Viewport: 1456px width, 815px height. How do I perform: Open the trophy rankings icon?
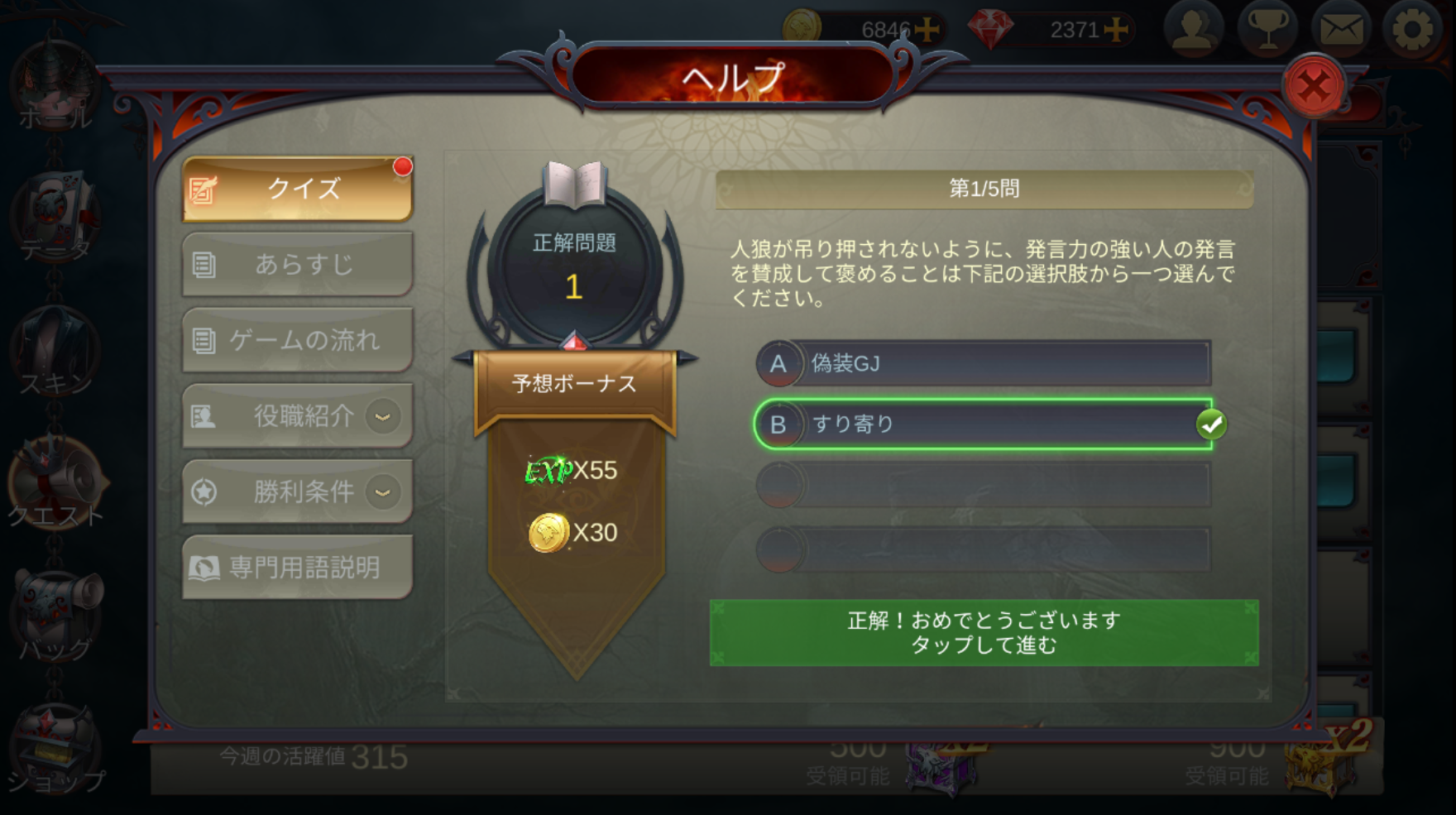[1267, 30]
